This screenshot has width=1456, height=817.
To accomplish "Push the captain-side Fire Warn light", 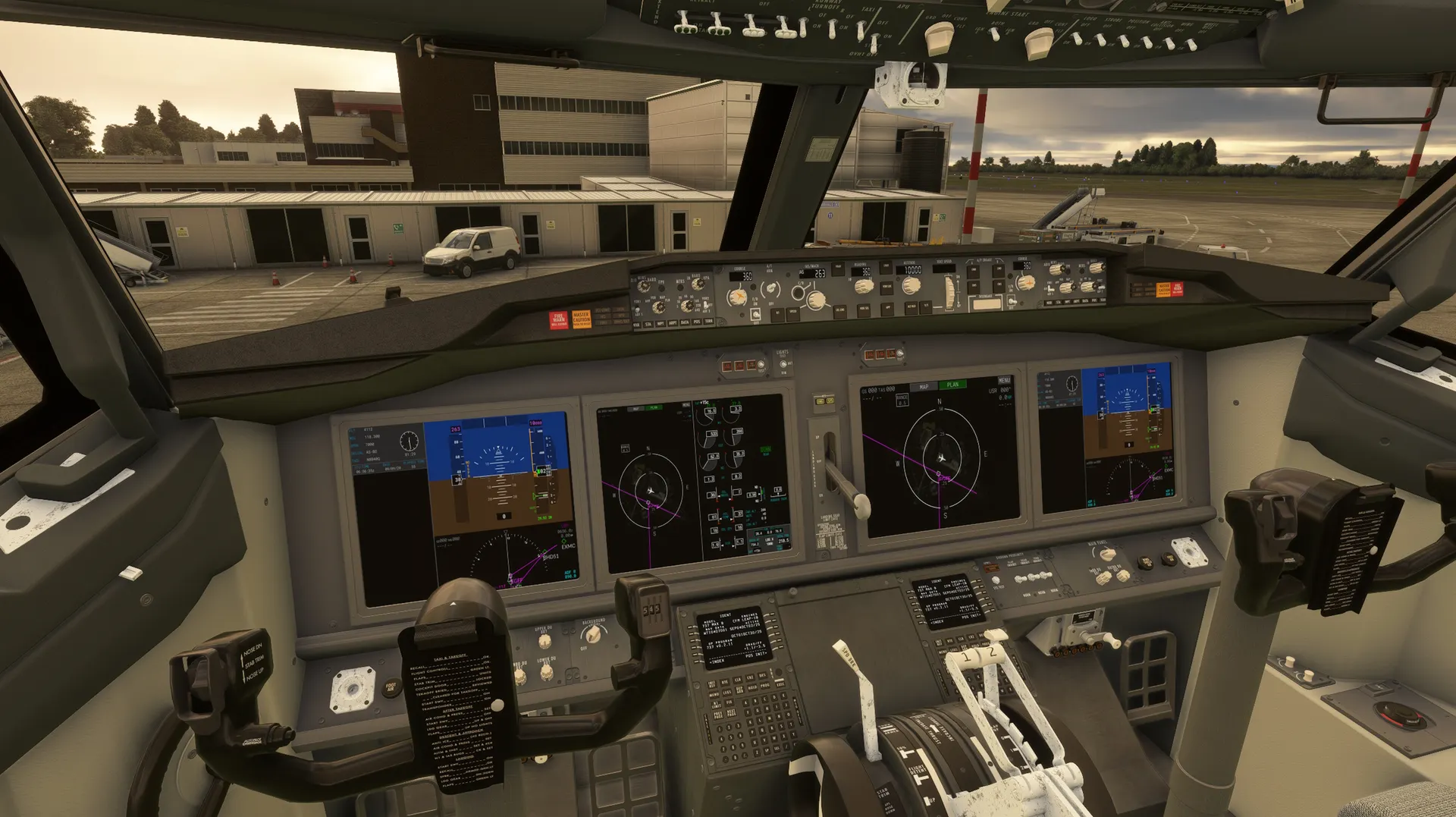I will (558, 320).
